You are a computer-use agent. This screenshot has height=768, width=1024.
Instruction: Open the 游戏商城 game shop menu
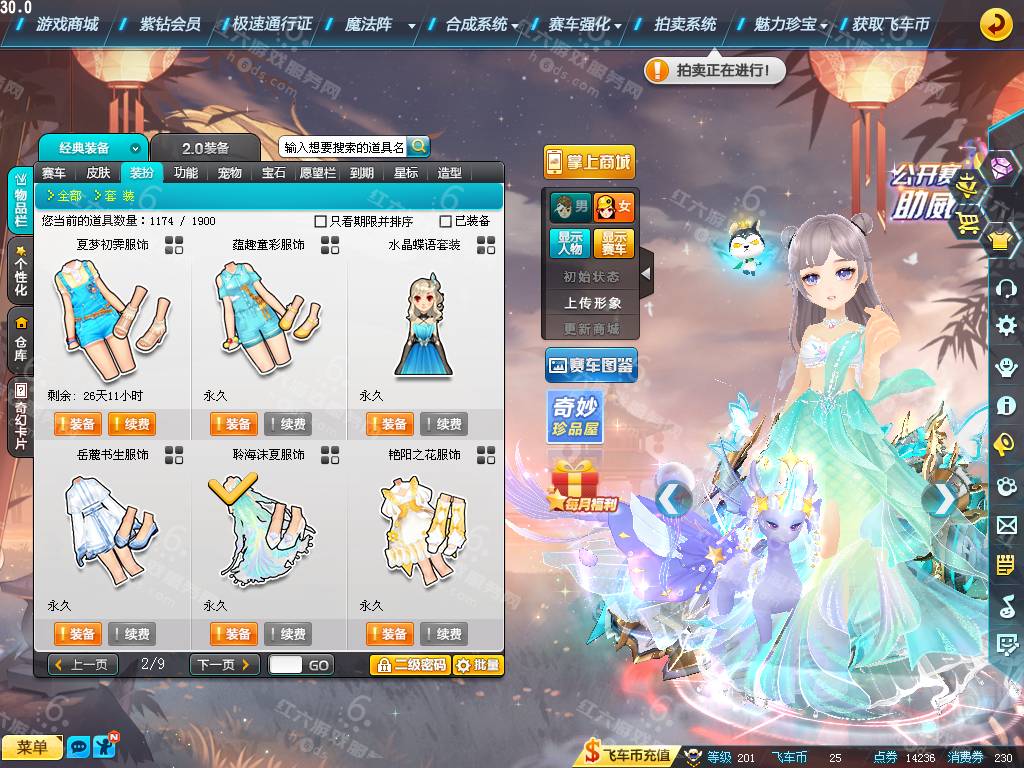click(67, 24)
